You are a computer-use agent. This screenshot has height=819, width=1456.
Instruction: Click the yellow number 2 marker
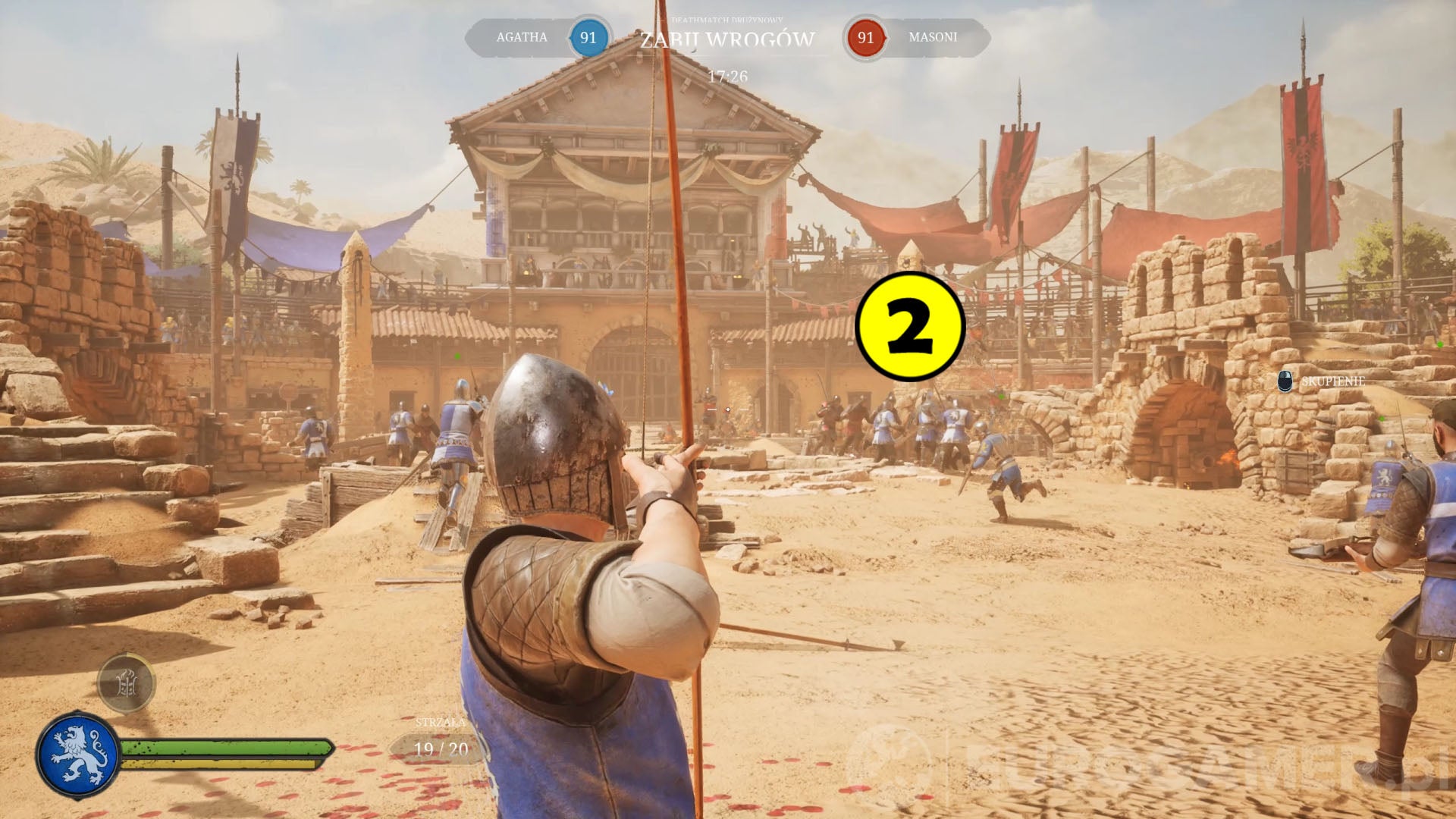[x=909, y=327]
